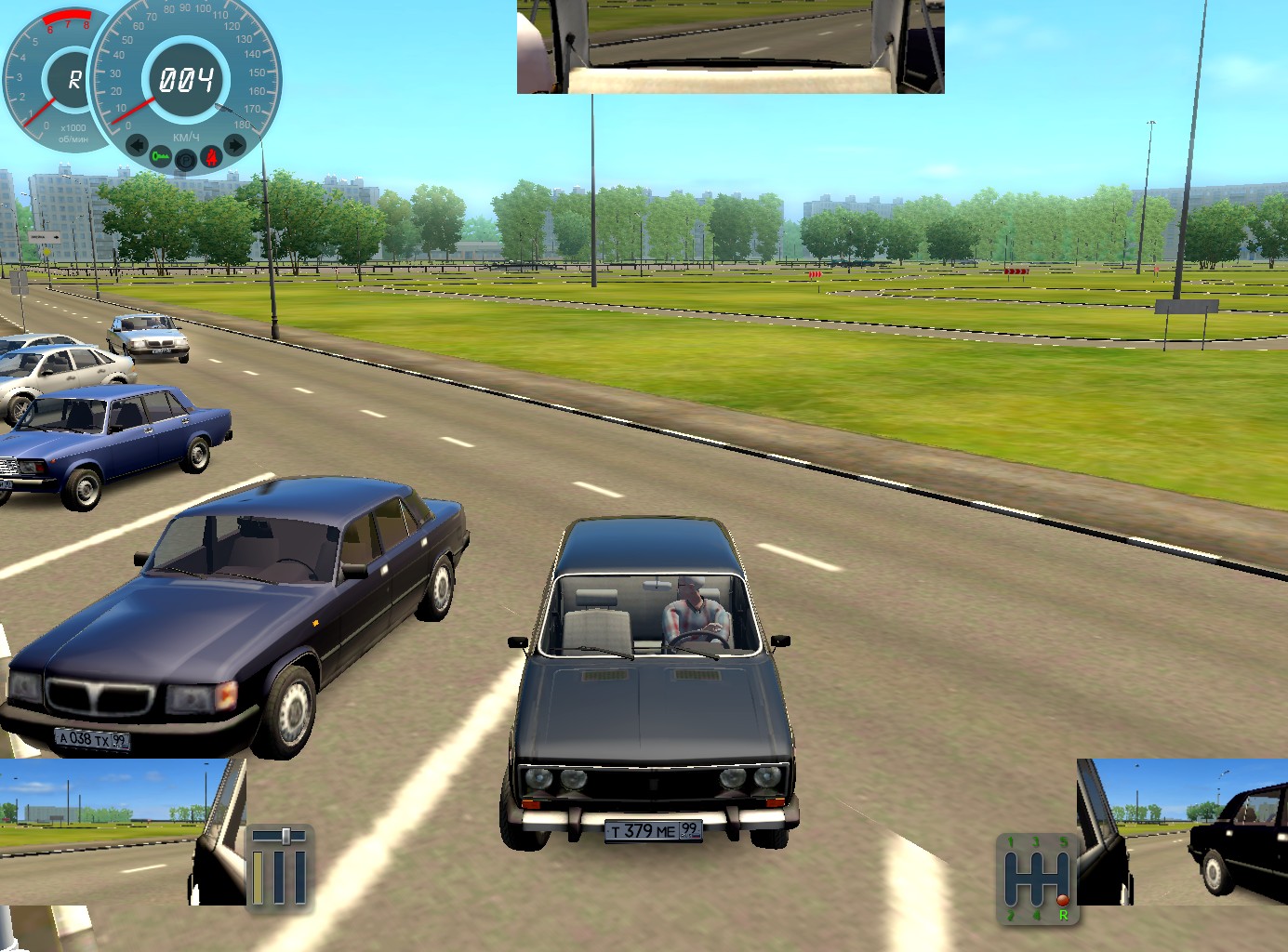1288x952 pixels.
Task: Click the gear shifter diagram
Action: point(1038,879)
